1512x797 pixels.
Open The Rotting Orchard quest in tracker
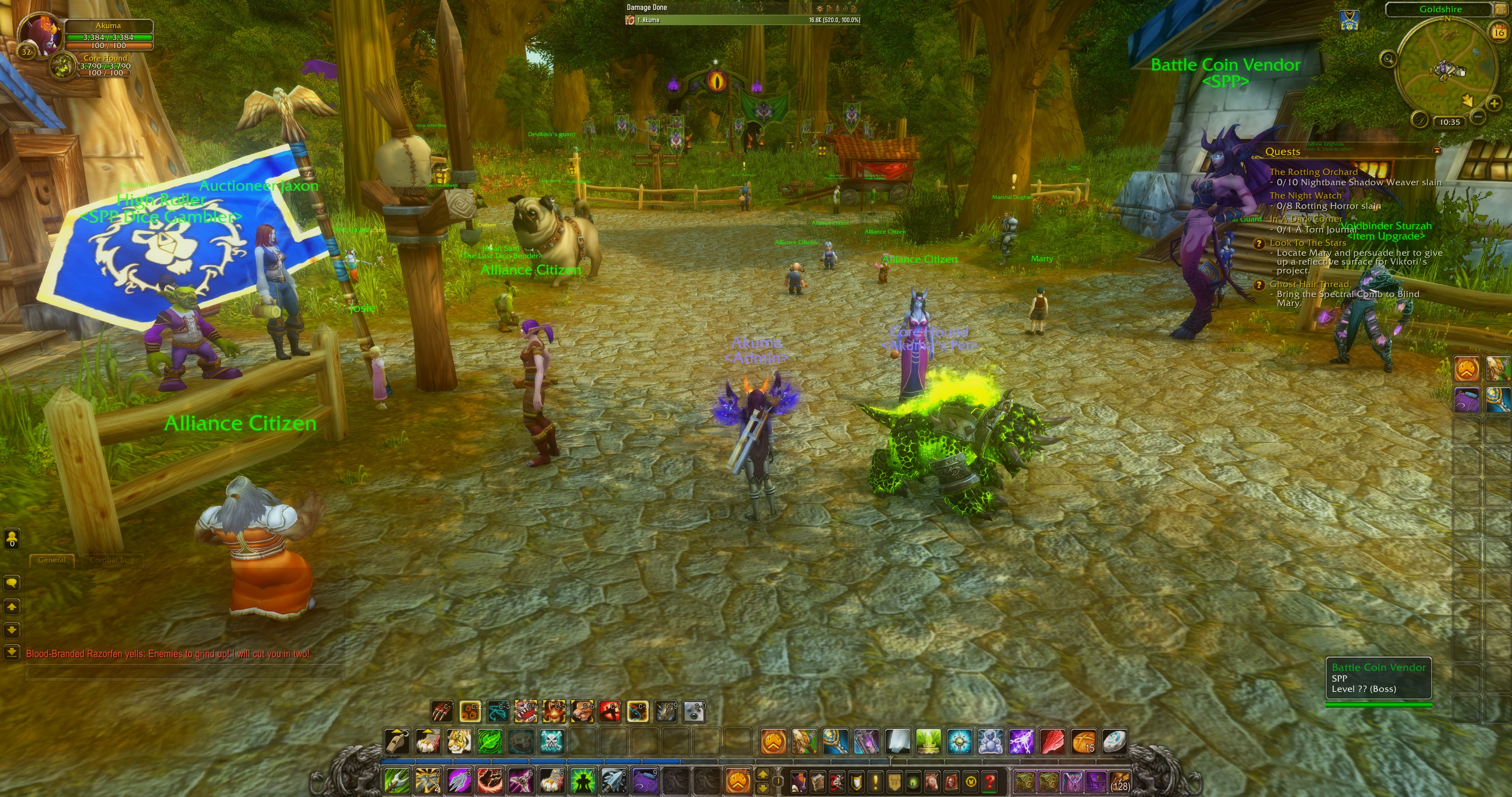[1313, 172]
